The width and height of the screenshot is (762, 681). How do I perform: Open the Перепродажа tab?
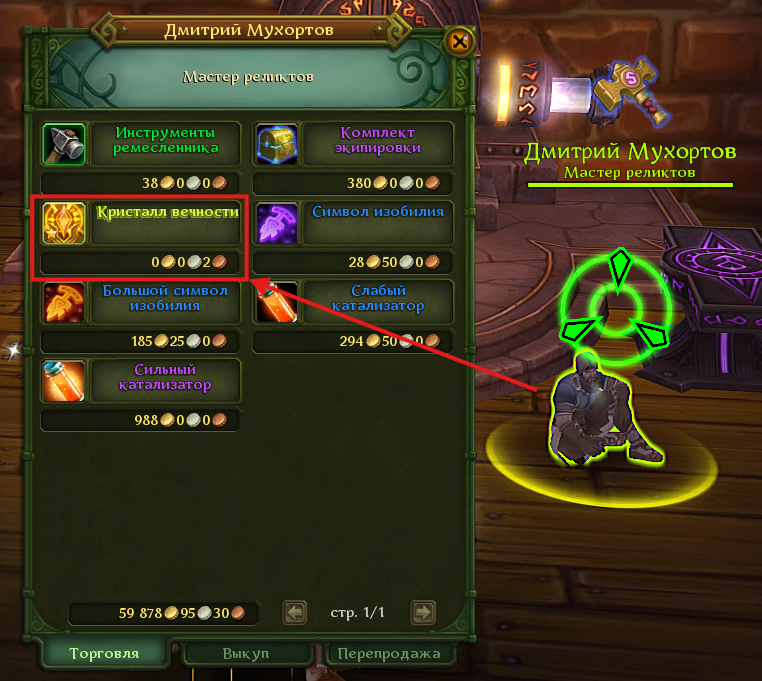point(389,654)
